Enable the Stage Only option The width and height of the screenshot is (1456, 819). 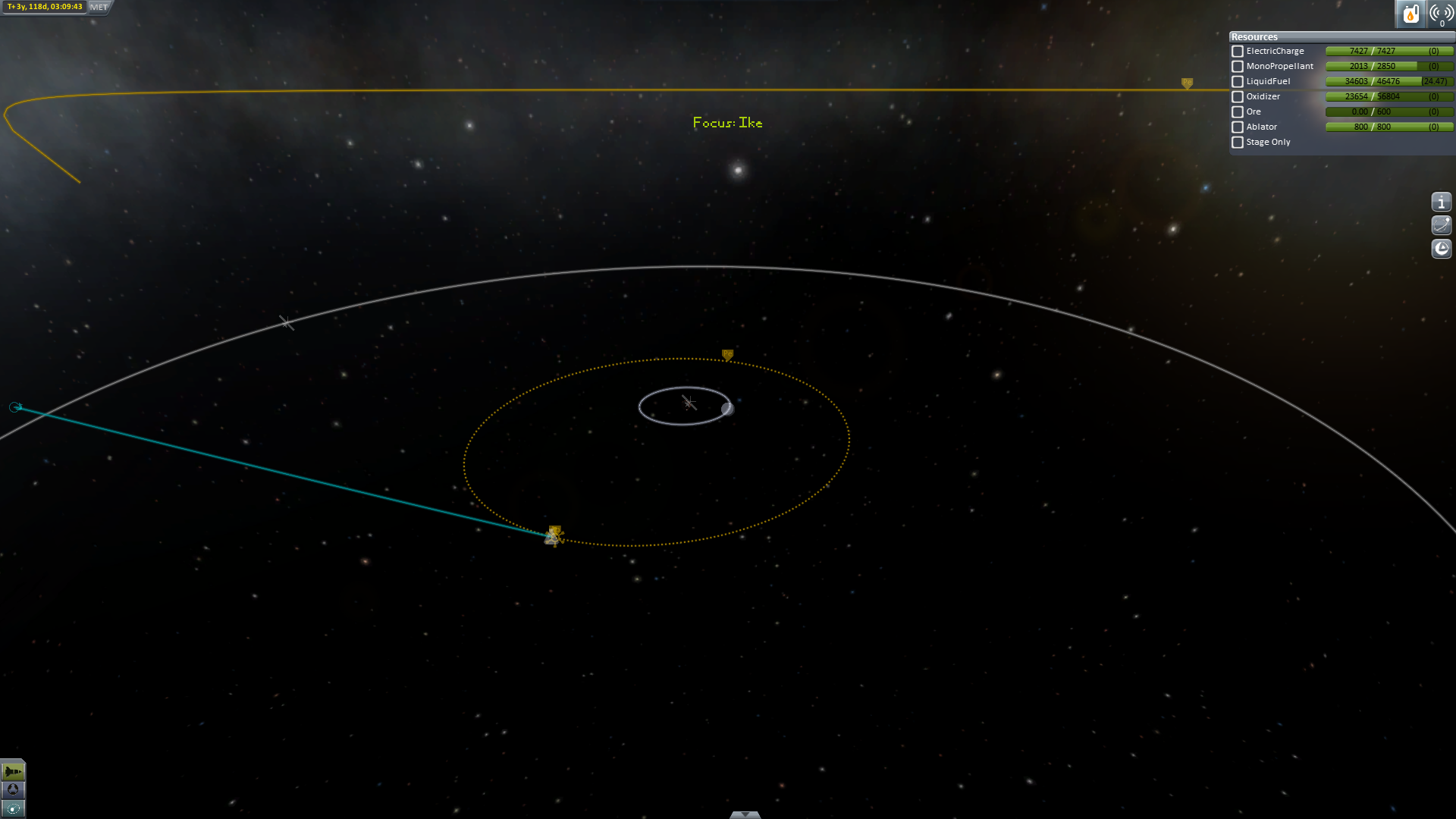coord(1238,143)
